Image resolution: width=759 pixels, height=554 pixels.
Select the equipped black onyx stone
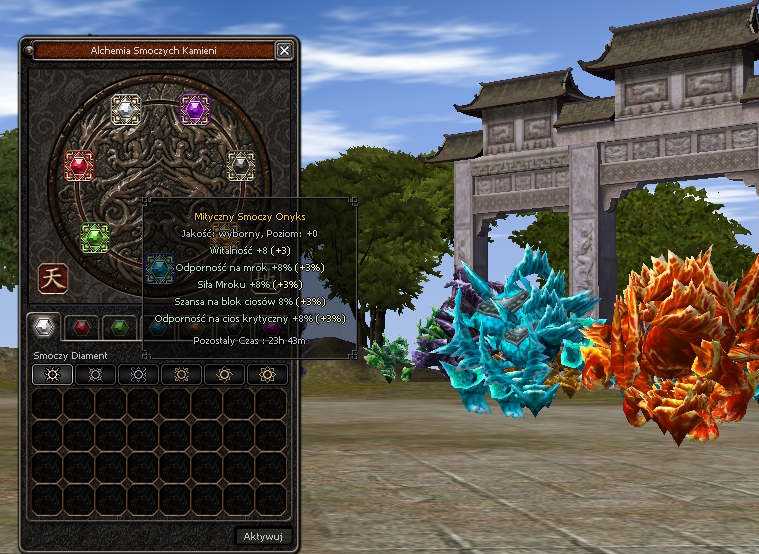(240, 164)
